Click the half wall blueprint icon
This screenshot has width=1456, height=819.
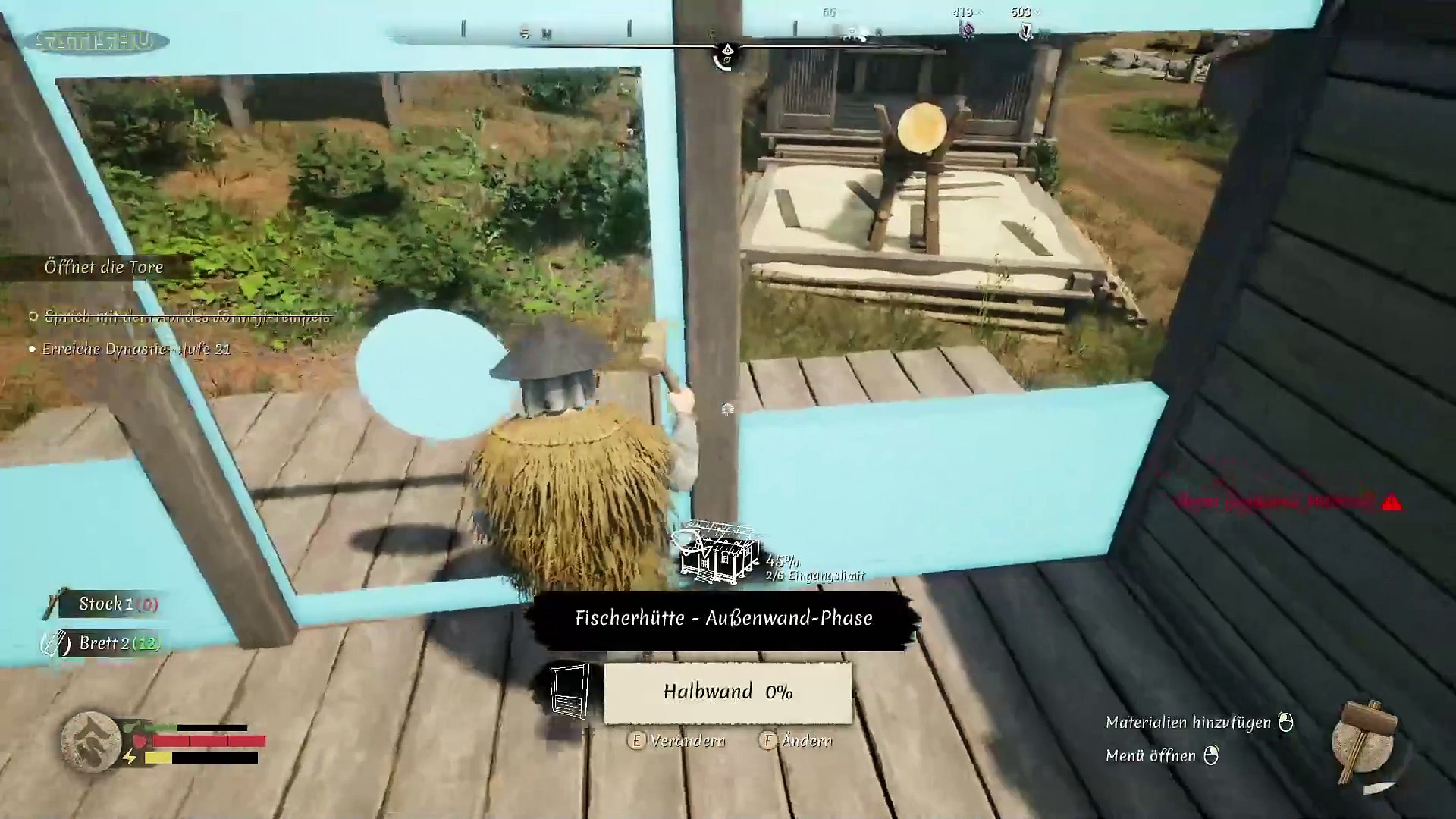coord(570,691)
